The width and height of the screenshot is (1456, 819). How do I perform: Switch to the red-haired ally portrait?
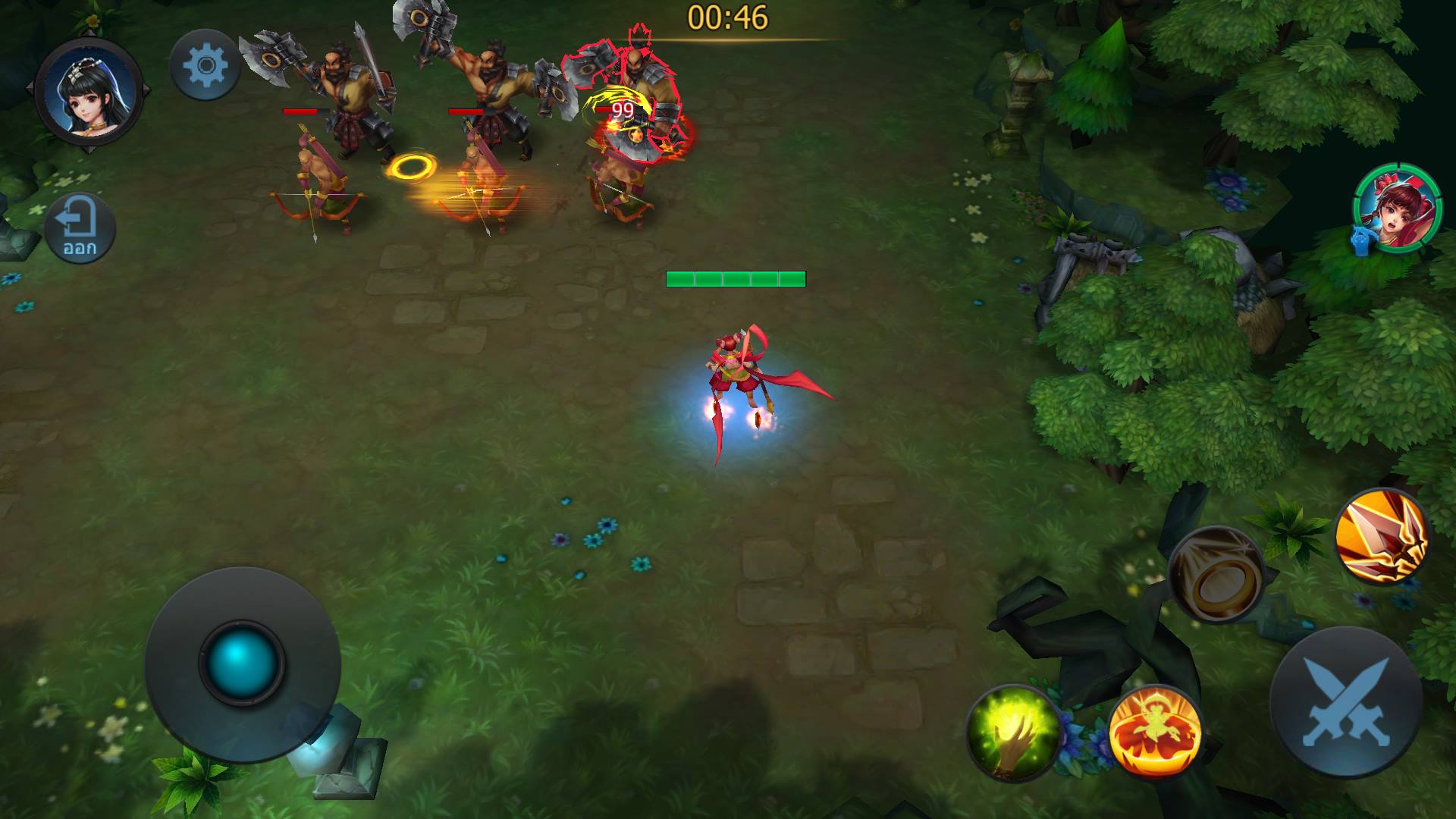[1387, 207]
